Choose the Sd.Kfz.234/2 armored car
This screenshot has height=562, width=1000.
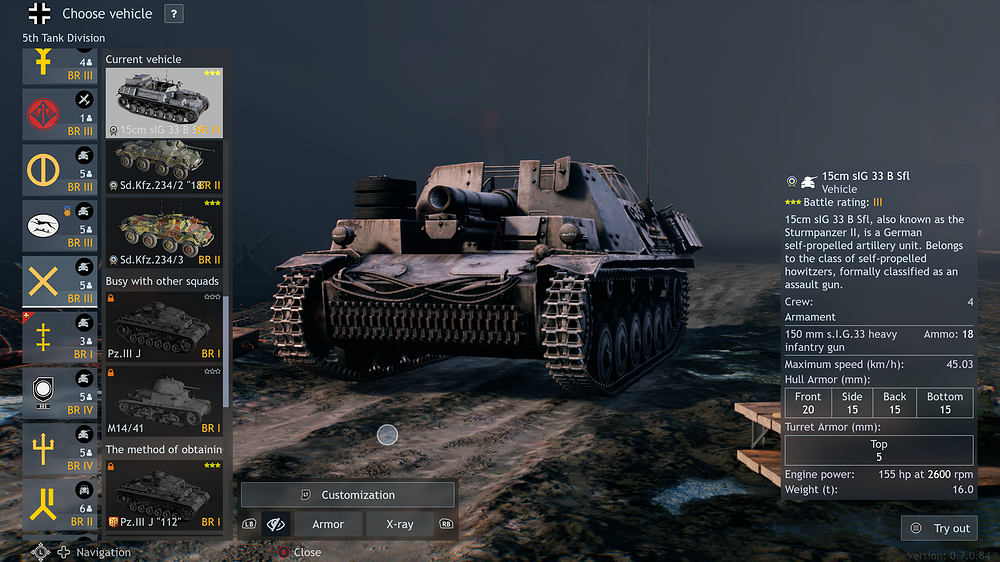[164, 166]
